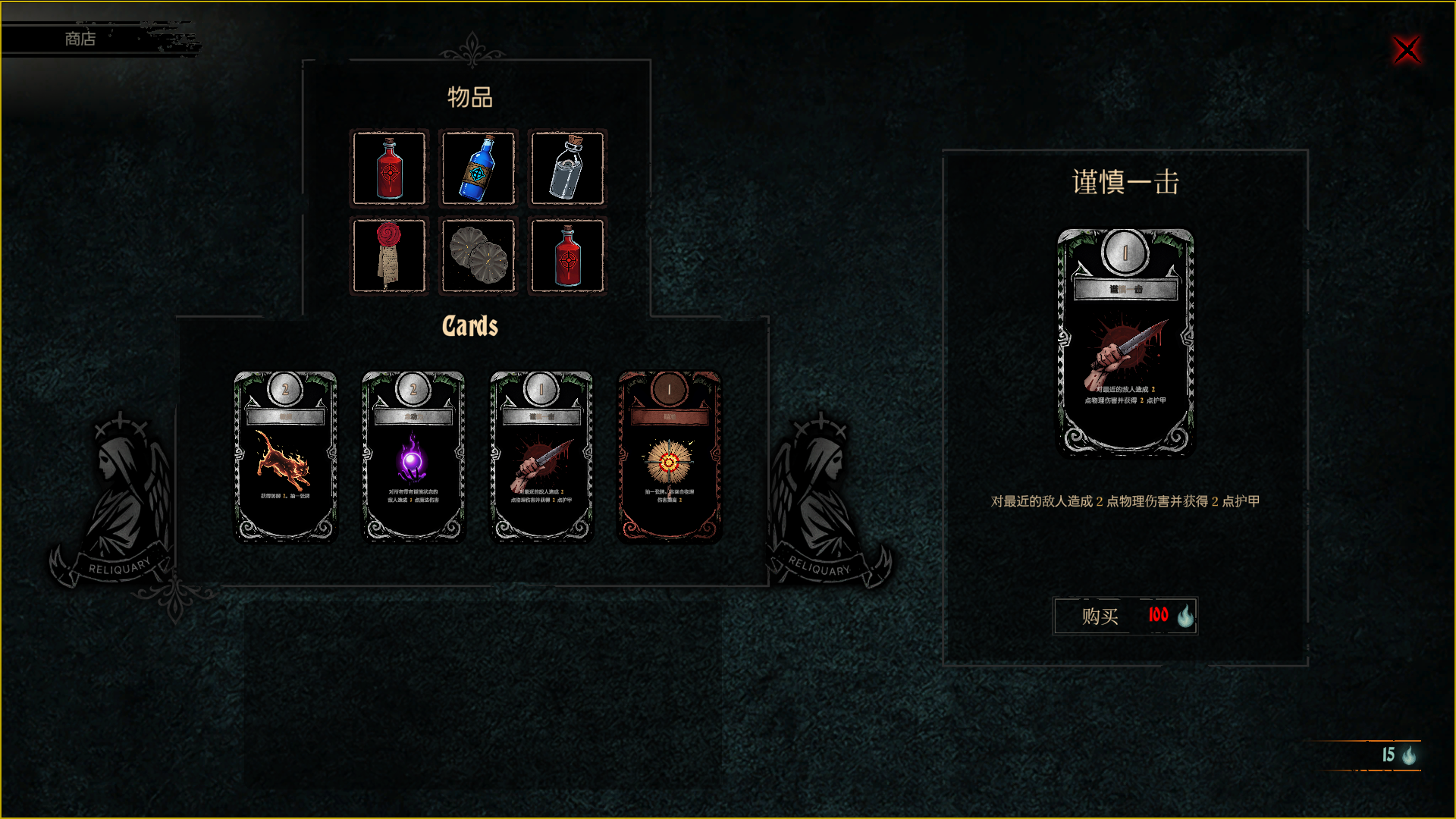Choose the blue potion bottle item
The height and width of the screenshot is (819, 1456).
[x=478, y=168]
